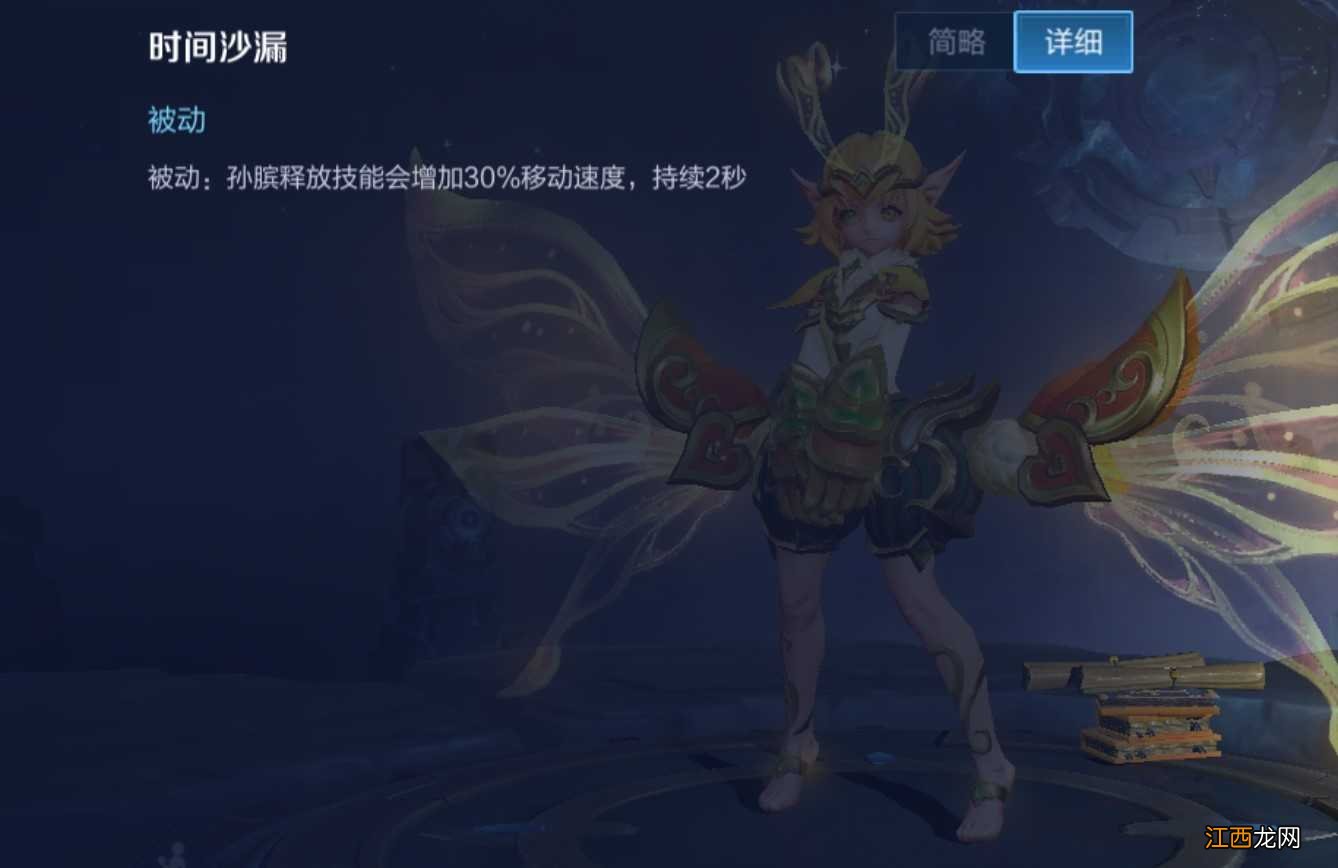Toggle the highlighted 详细 view button

pos(1073,41)
